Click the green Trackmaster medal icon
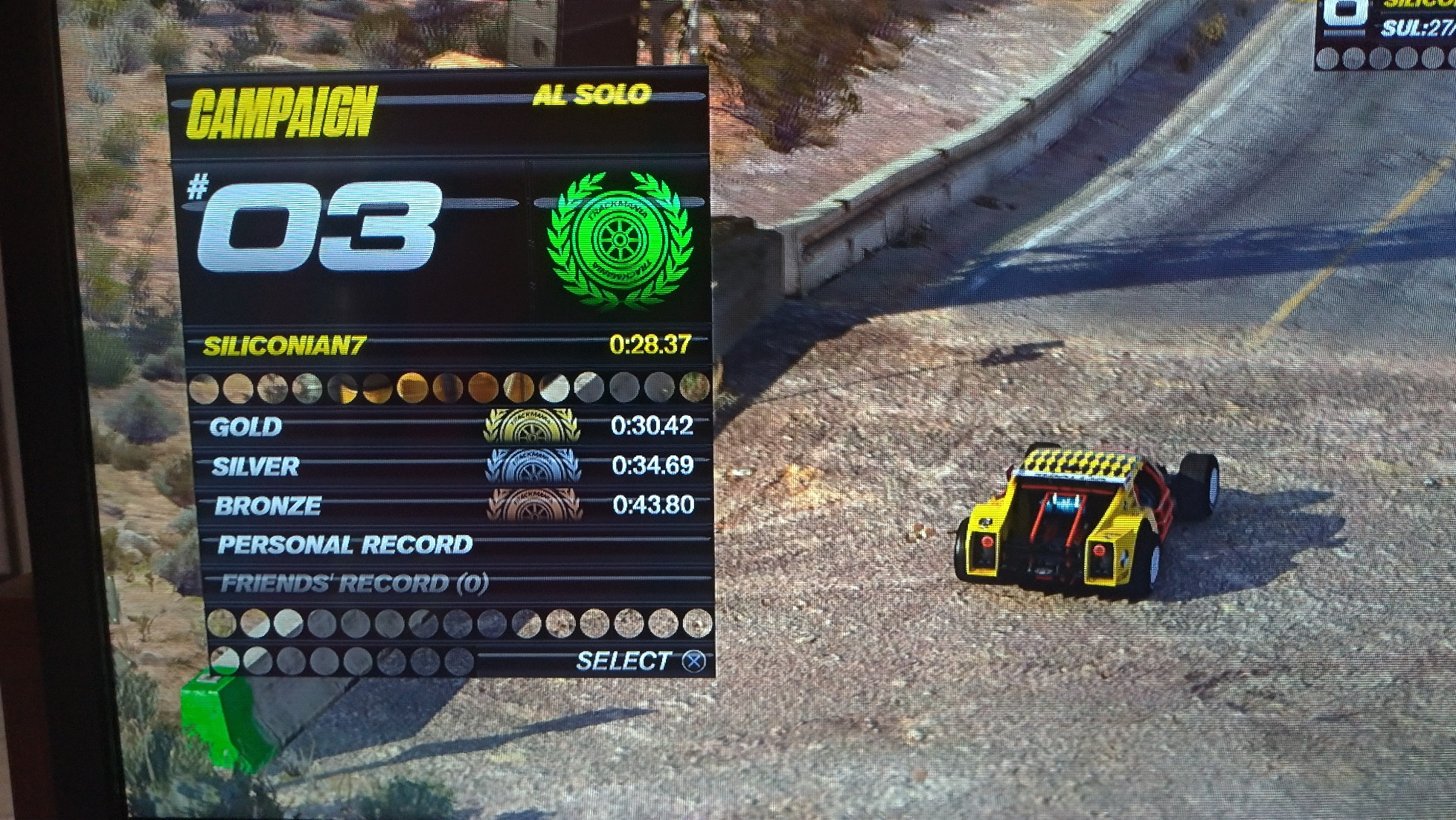The height and width of the screenshot is (820, 1456). point(619,239)
